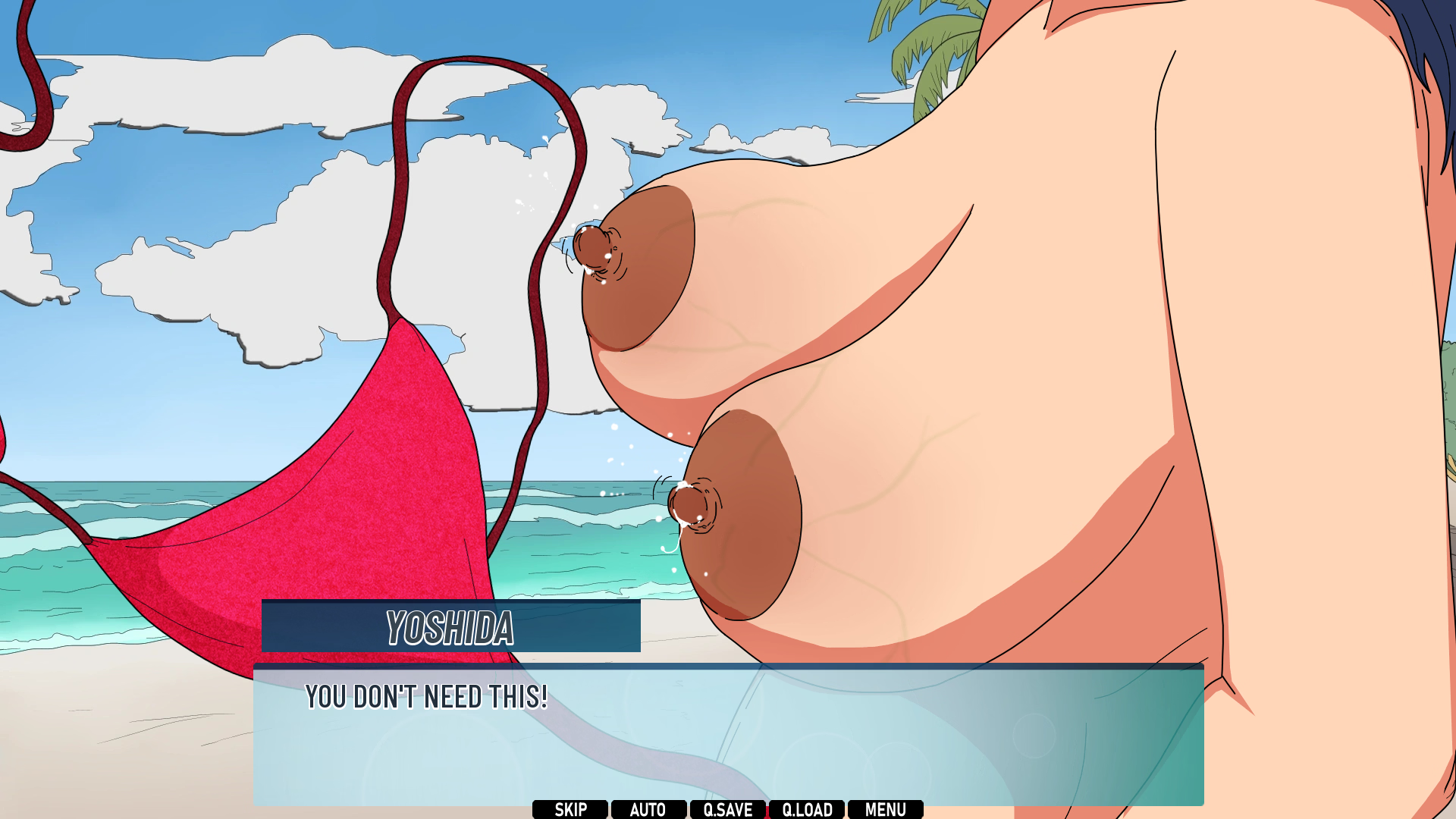Advance the dialogue text box
Viewport: 1456px width, 819px height.
point(728,734)
